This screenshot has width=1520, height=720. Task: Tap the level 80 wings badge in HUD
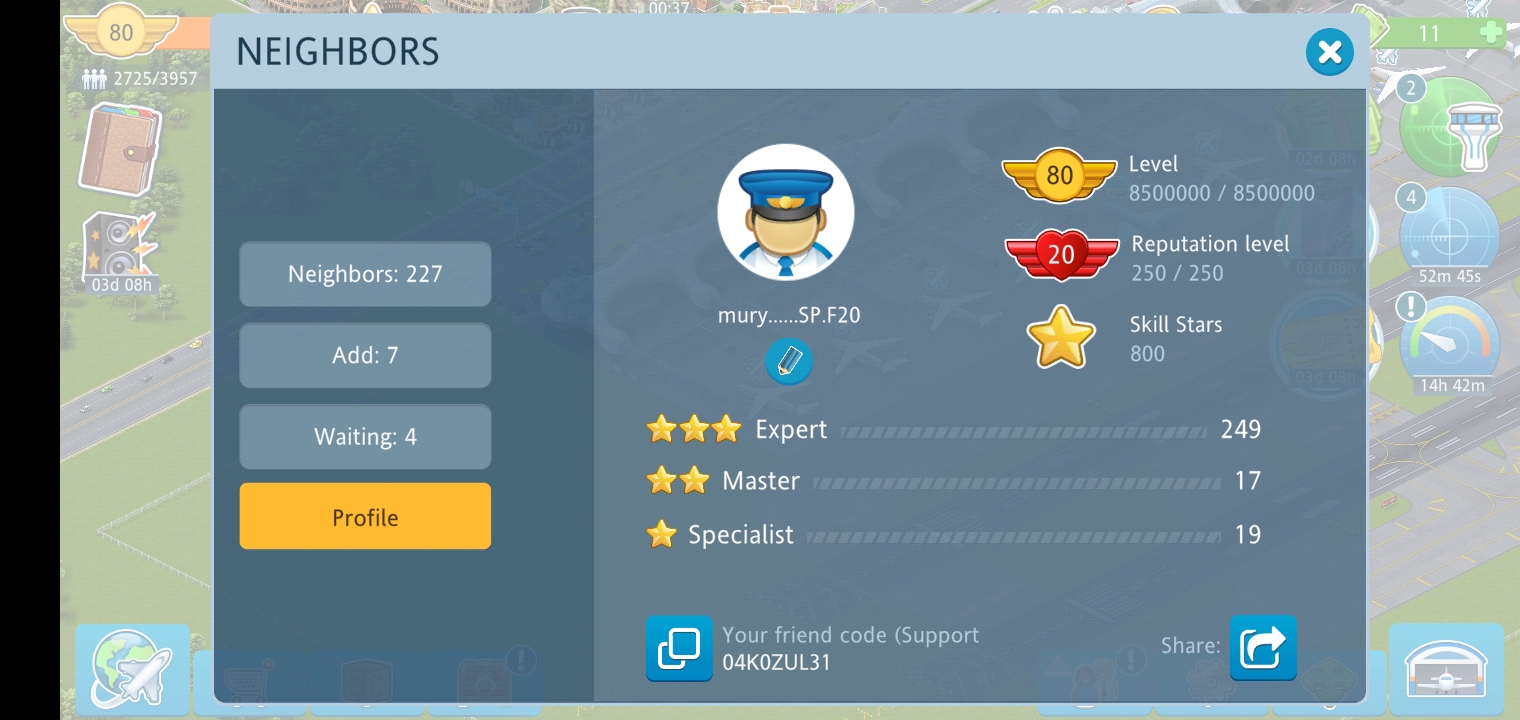tap(121, 33)
